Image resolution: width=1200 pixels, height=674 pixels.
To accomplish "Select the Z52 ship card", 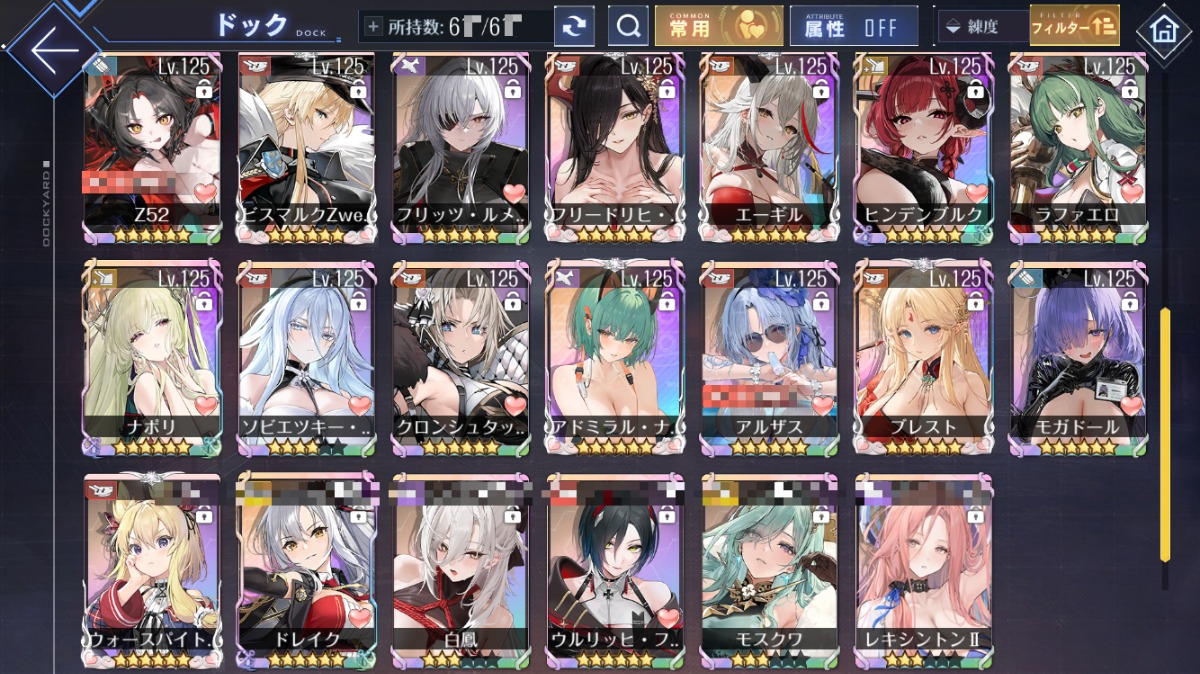I will pos(152,150).
